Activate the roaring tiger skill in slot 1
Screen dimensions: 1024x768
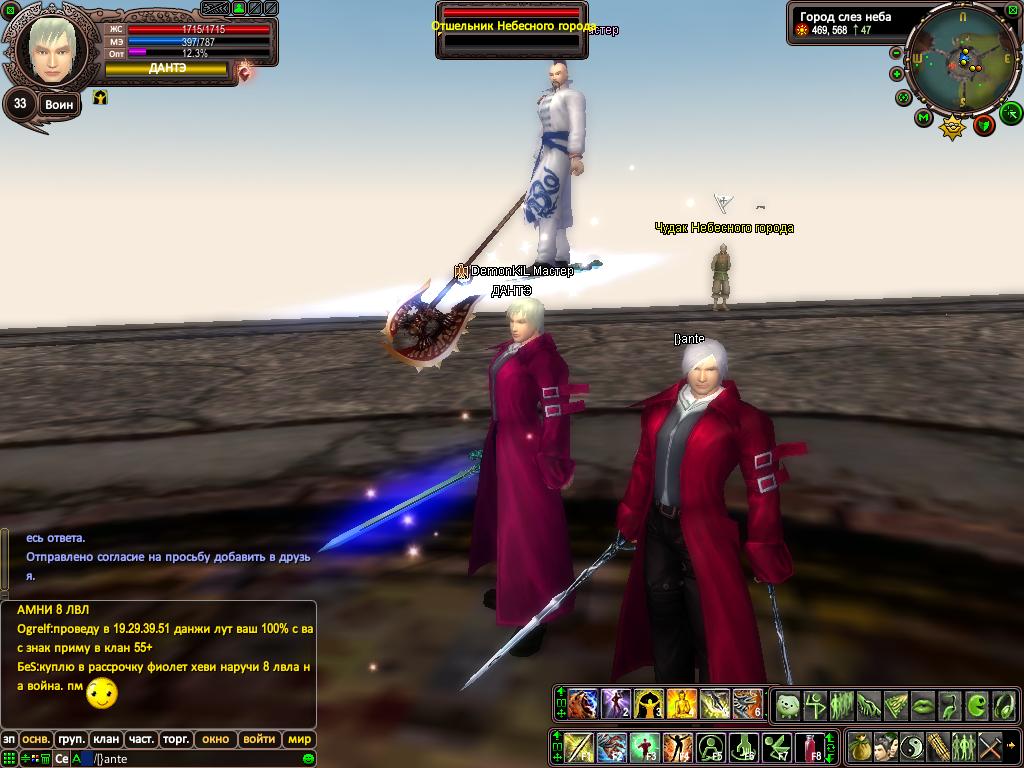(583, 704)
